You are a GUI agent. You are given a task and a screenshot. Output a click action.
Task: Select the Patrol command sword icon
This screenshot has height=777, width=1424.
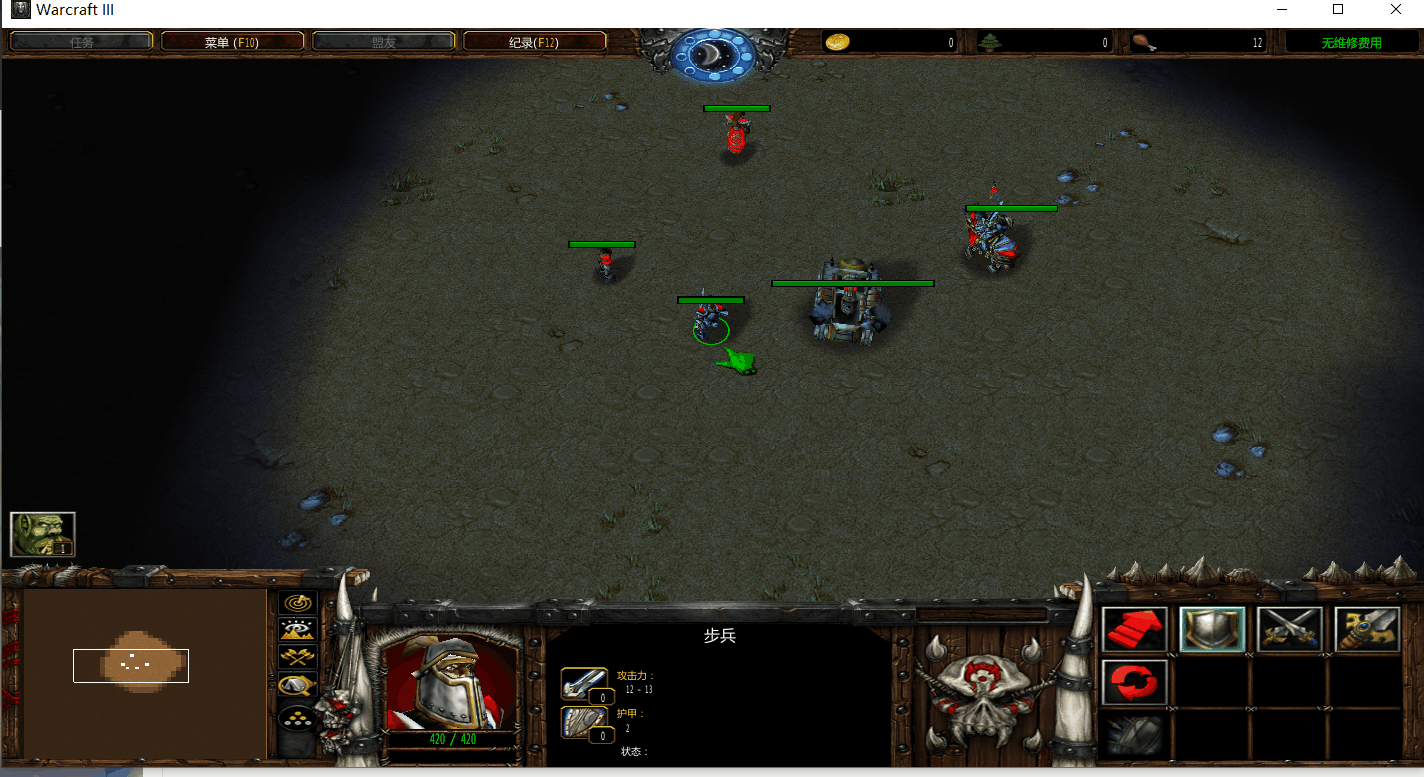pyautogui.click(x=1366, y=629)
